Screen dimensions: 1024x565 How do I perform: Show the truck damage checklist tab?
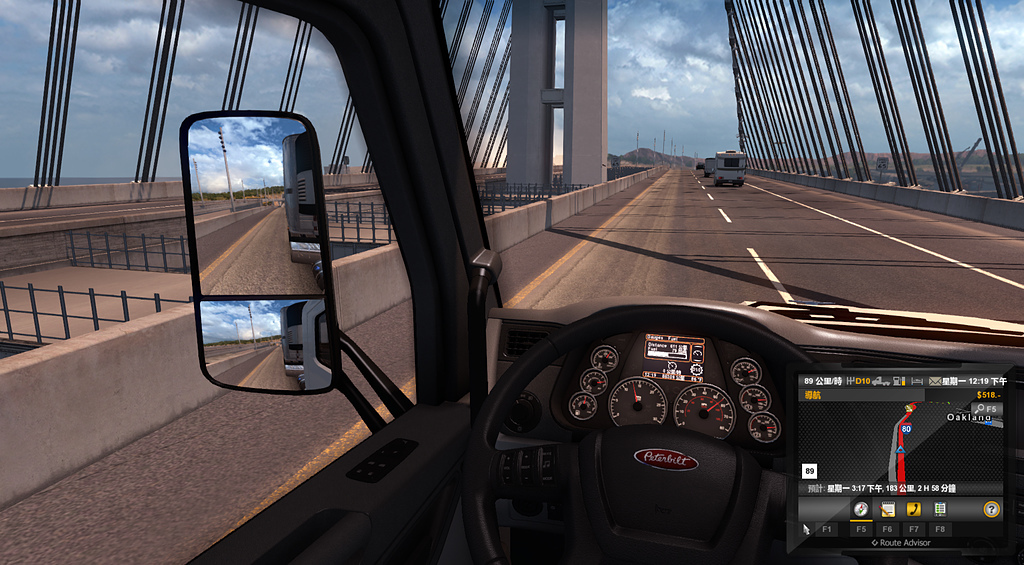[940, 508]
